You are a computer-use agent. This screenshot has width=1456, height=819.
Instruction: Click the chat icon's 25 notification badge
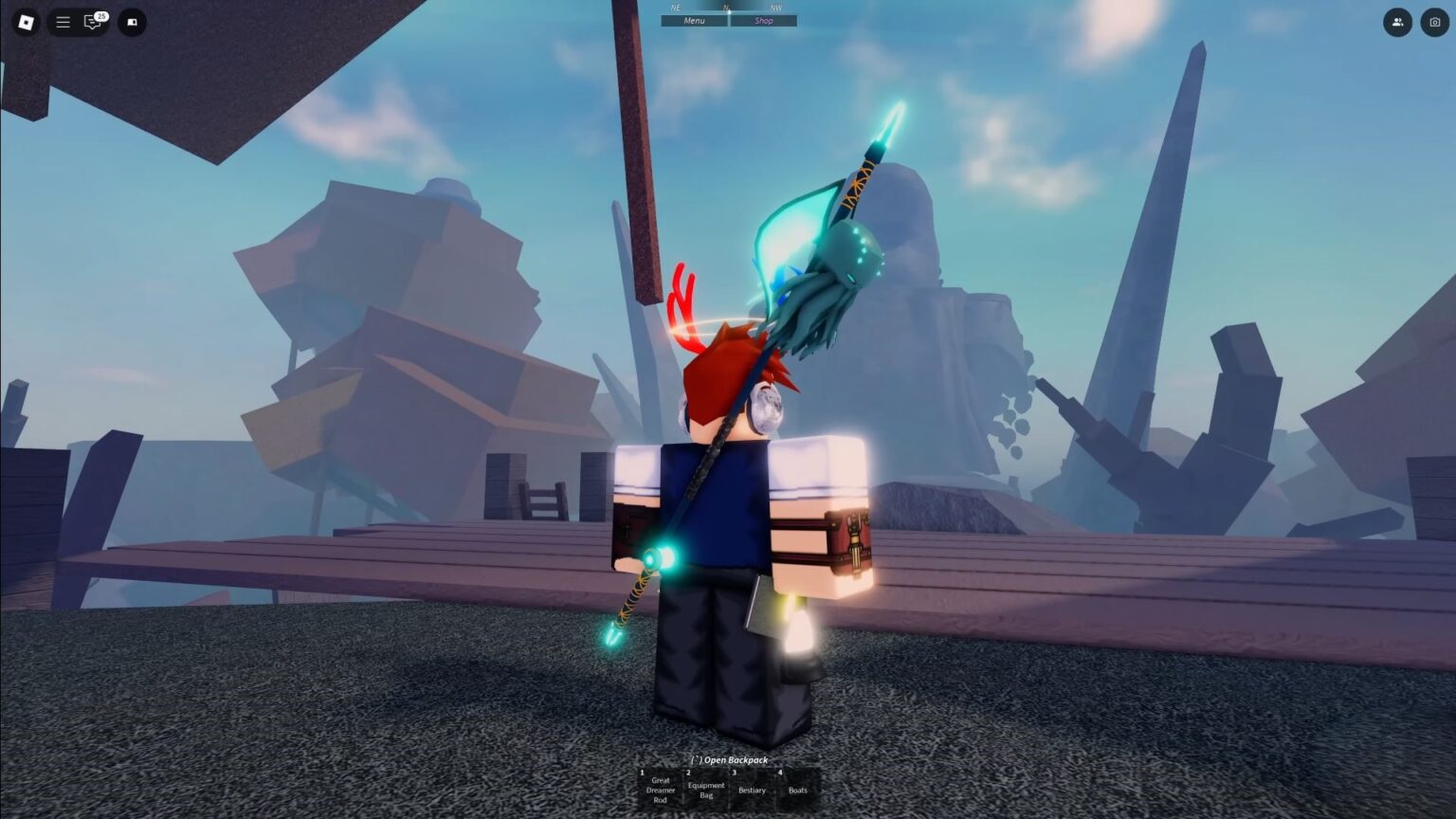pos(101,15)
